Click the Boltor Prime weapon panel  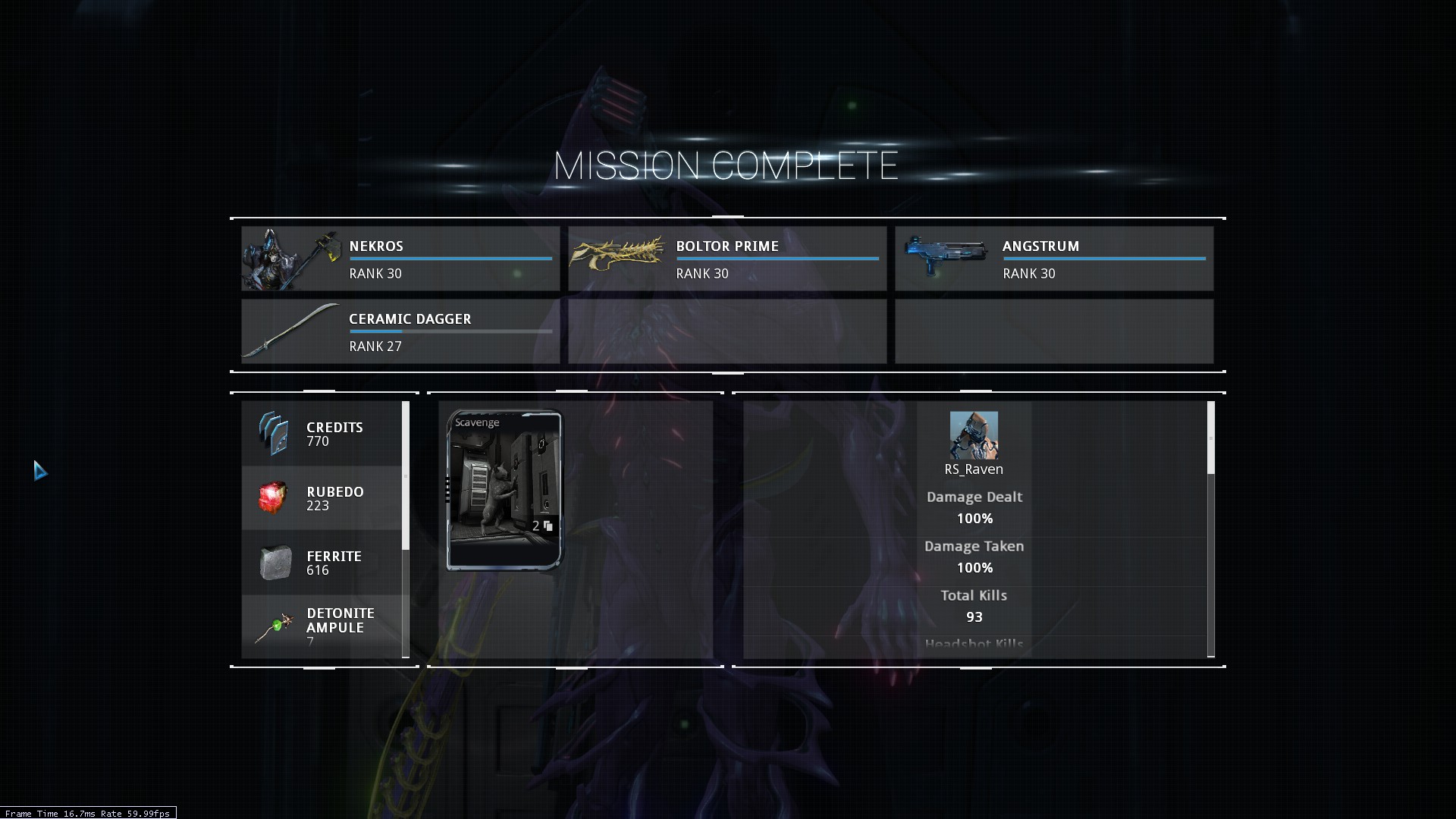pos(727,259)
